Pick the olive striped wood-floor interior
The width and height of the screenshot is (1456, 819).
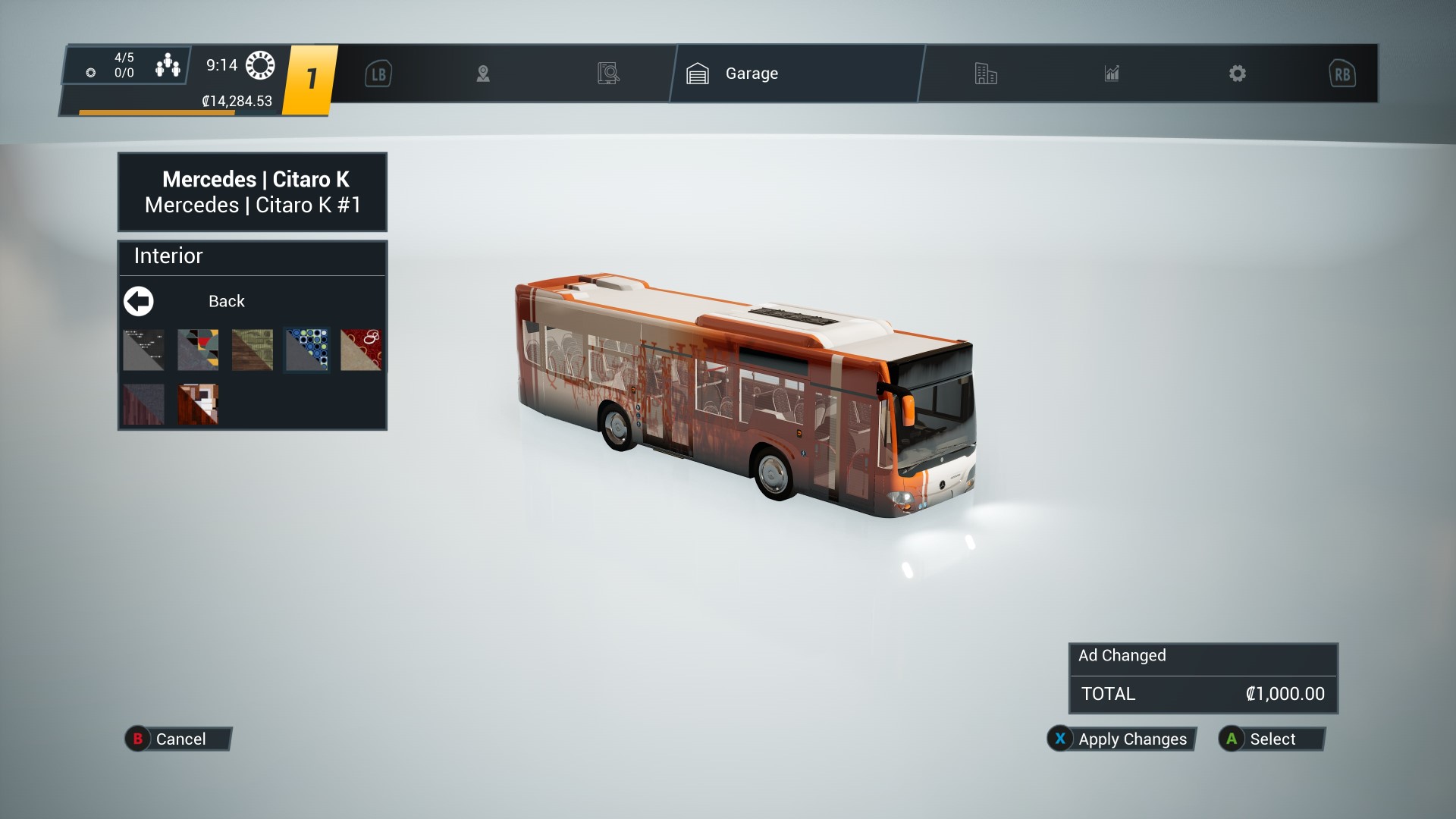253,350
